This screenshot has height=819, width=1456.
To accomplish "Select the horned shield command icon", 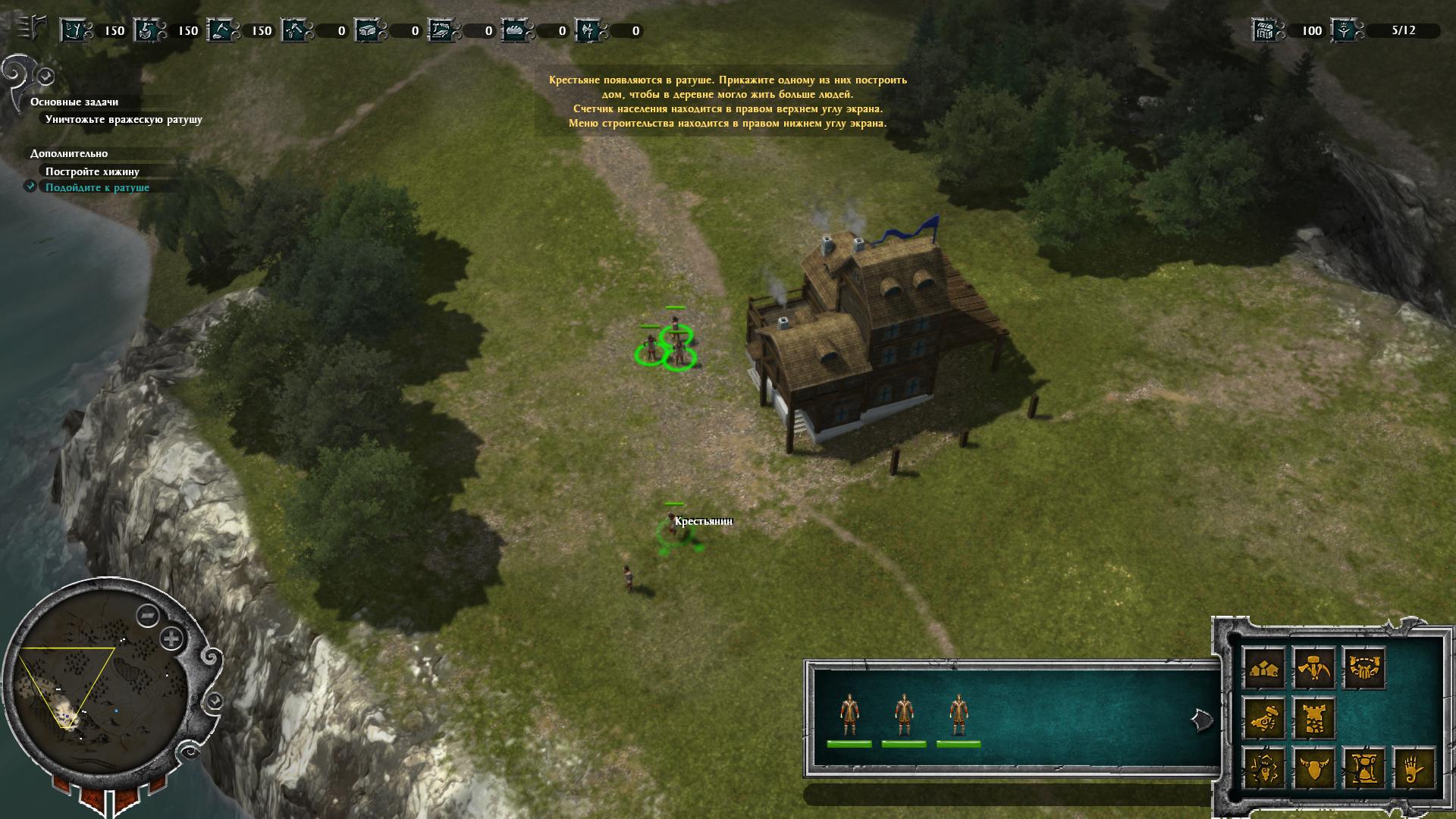I will (x=1313, y=768).
